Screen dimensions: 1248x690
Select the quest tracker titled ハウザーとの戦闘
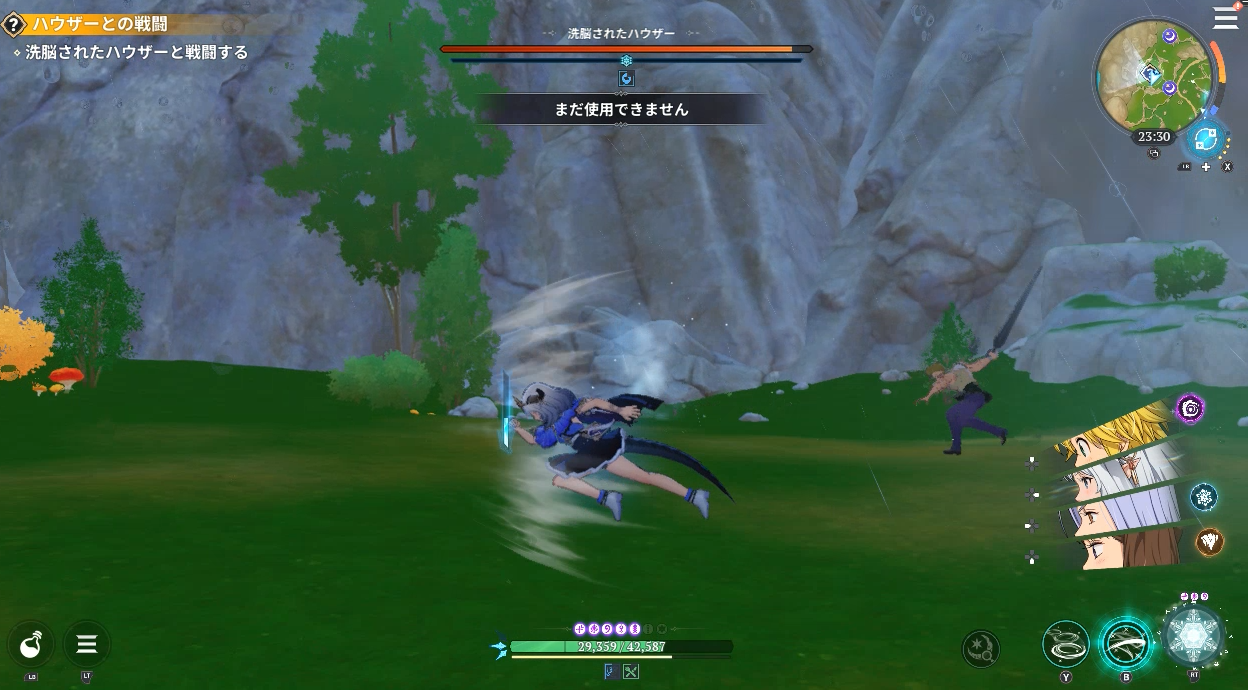100,24
